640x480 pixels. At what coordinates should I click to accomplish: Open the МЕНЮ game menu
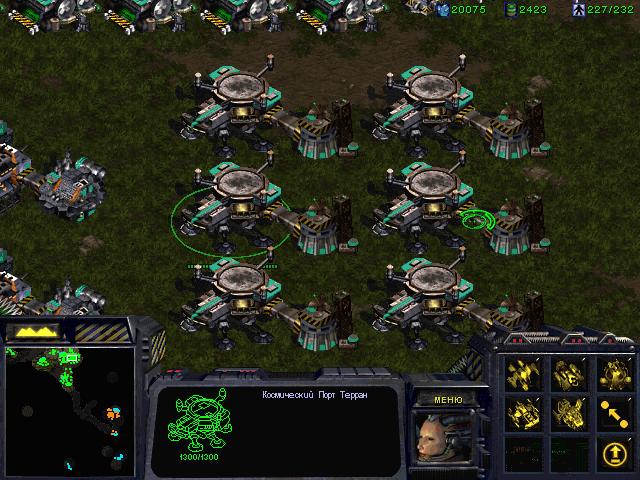[x=447, y=399]
